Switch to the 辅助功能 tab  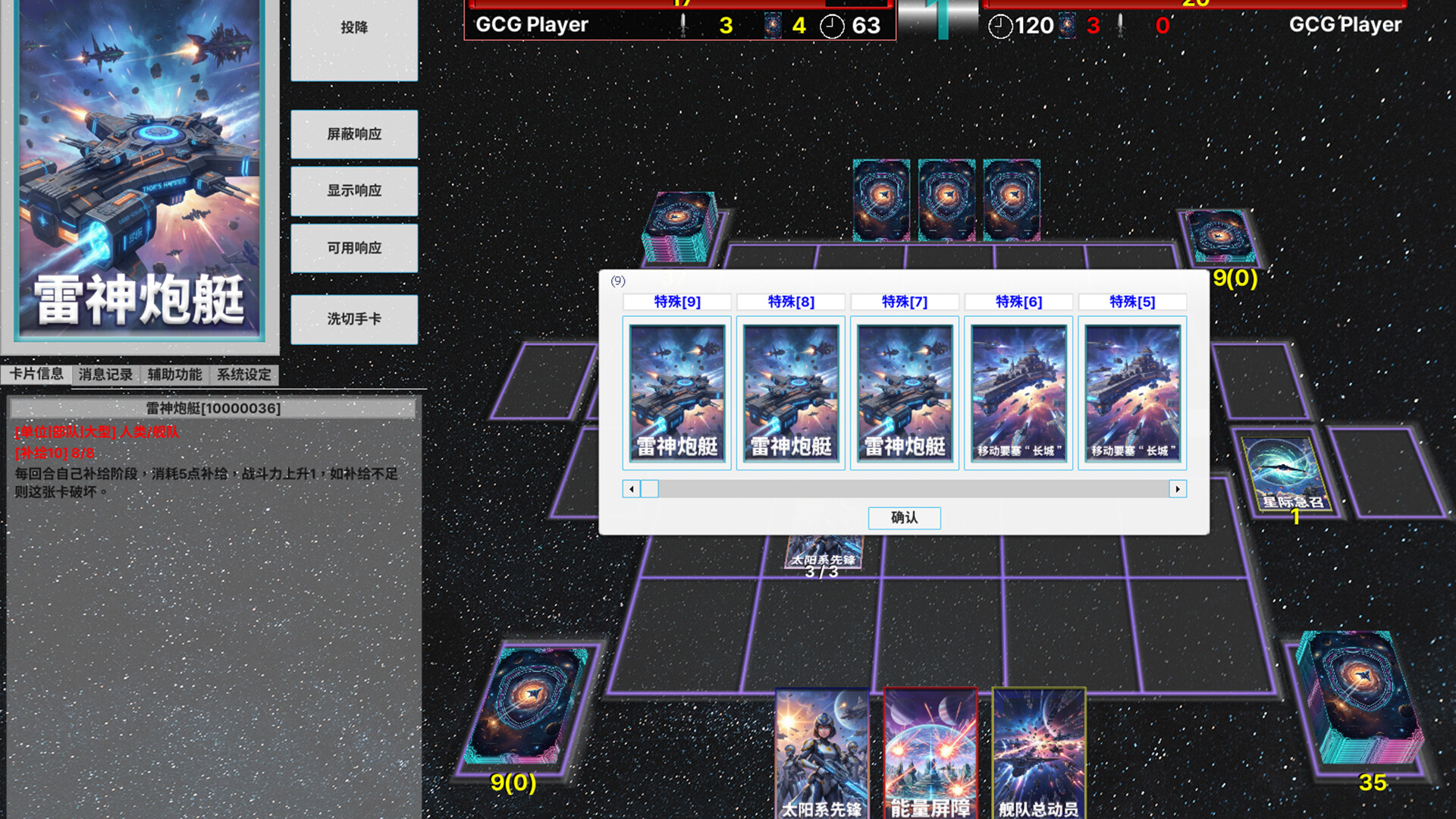pos(175,374)
